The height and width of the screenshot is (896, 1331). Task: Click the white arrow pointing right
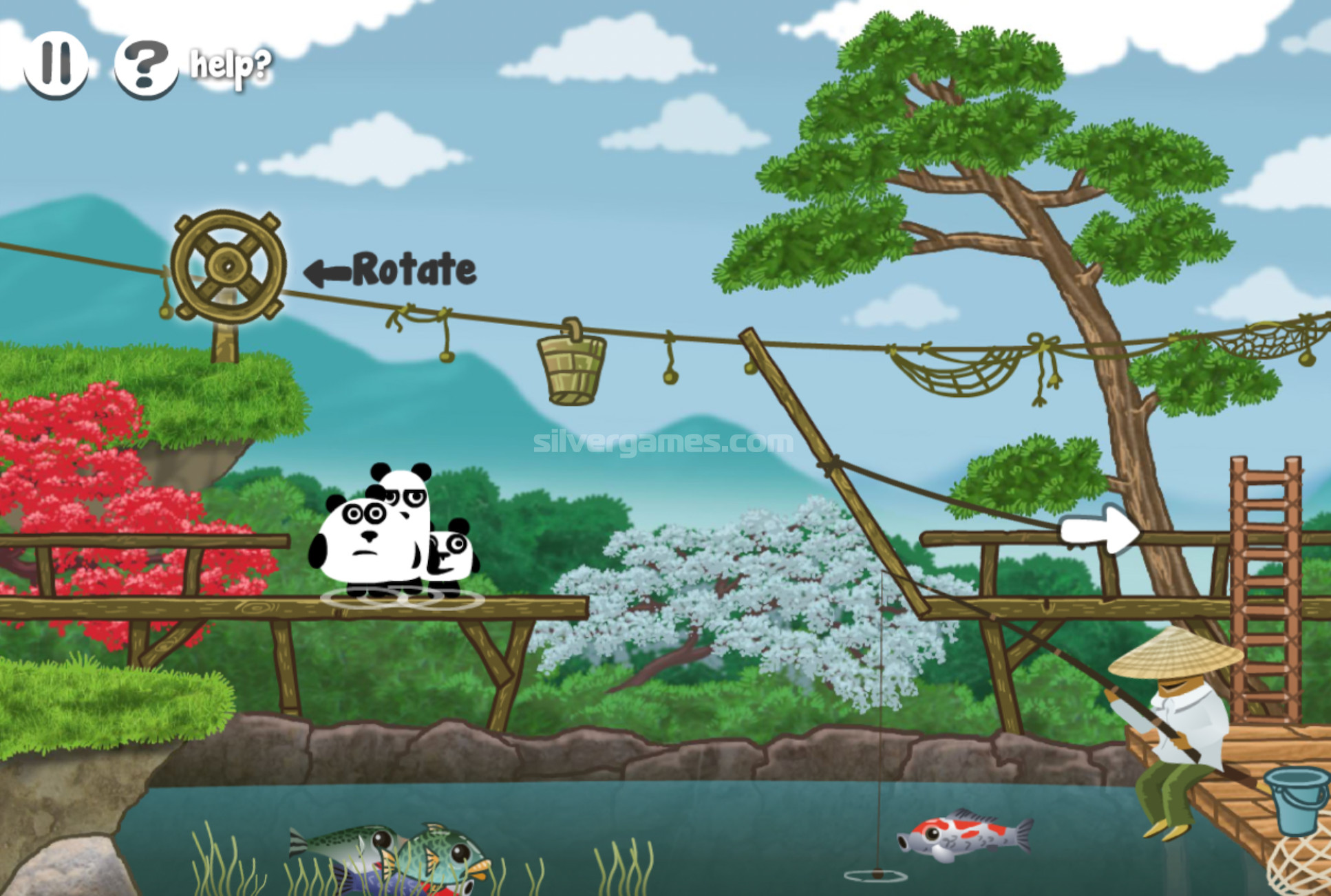[x=1099, y=530]
